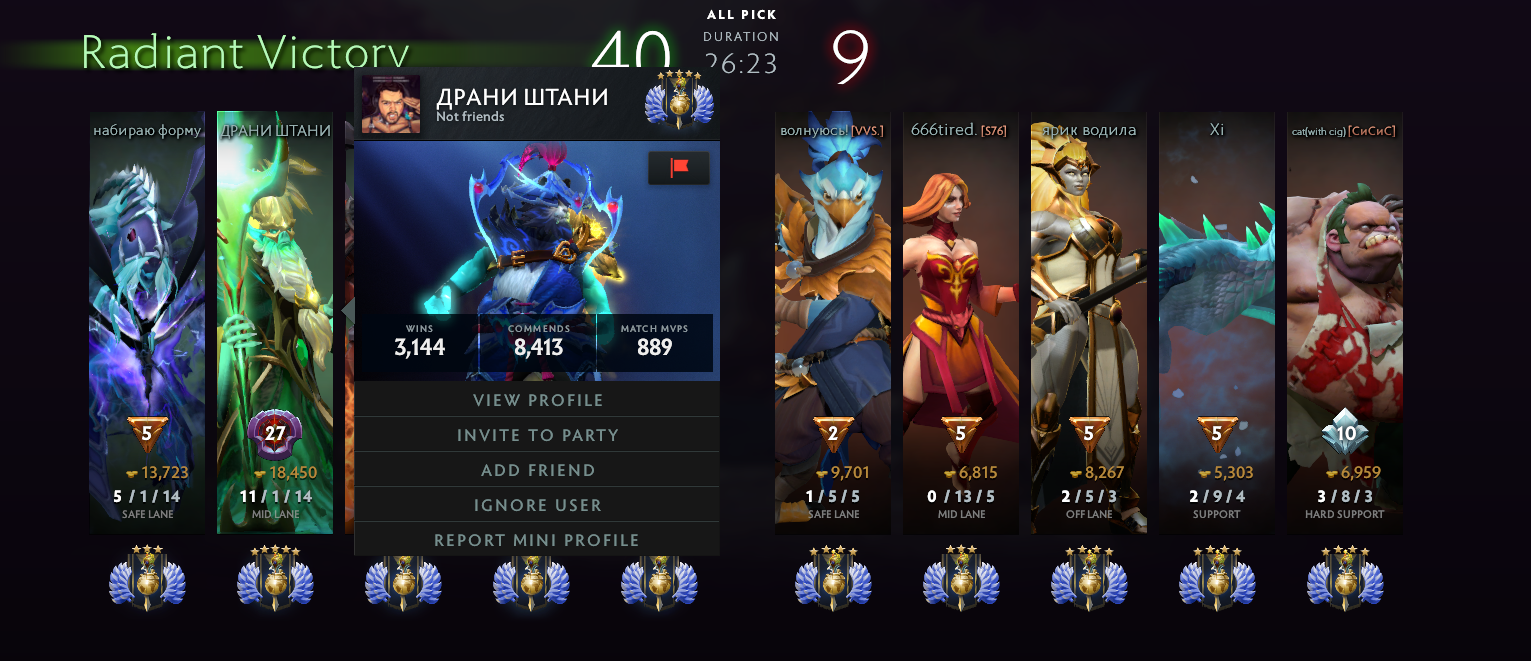Click the rank medal below Pudge's card
1531x661 pixels.
tap(1345, 580)
